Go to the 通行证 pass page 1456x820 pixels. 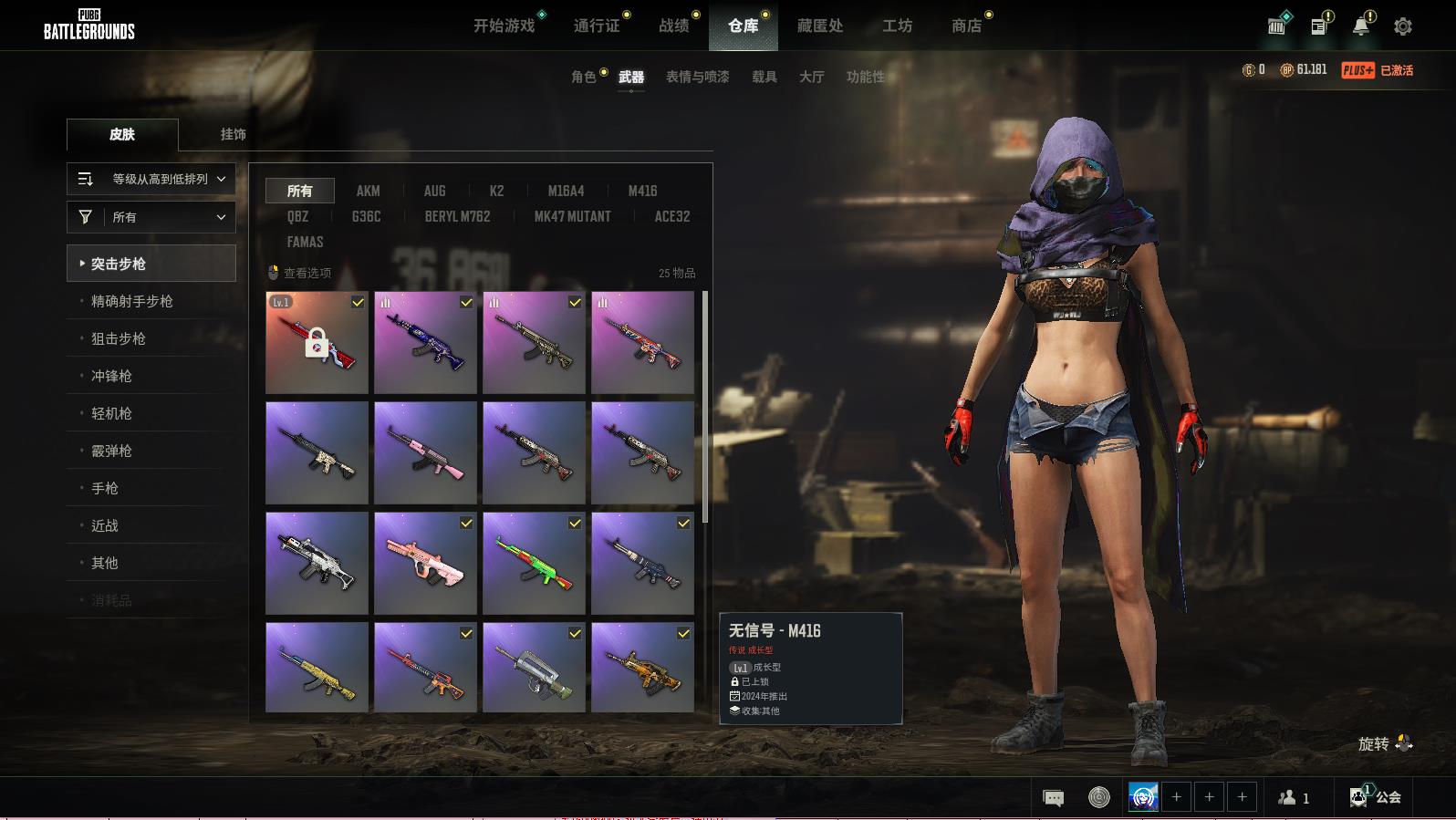pos(597,26)
